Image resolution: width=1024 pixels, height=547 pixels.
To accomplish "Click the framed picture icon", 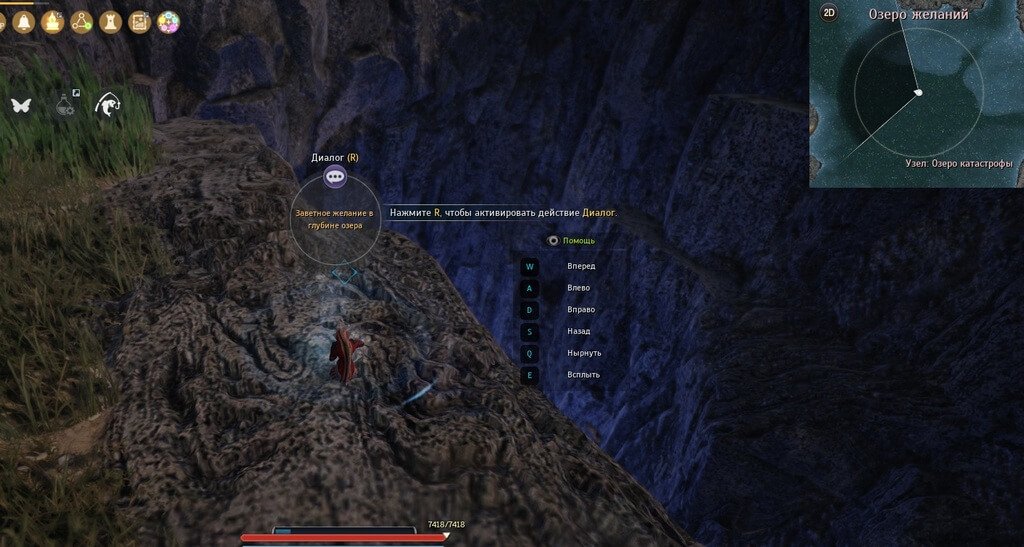I will click(x=140, y=21).
